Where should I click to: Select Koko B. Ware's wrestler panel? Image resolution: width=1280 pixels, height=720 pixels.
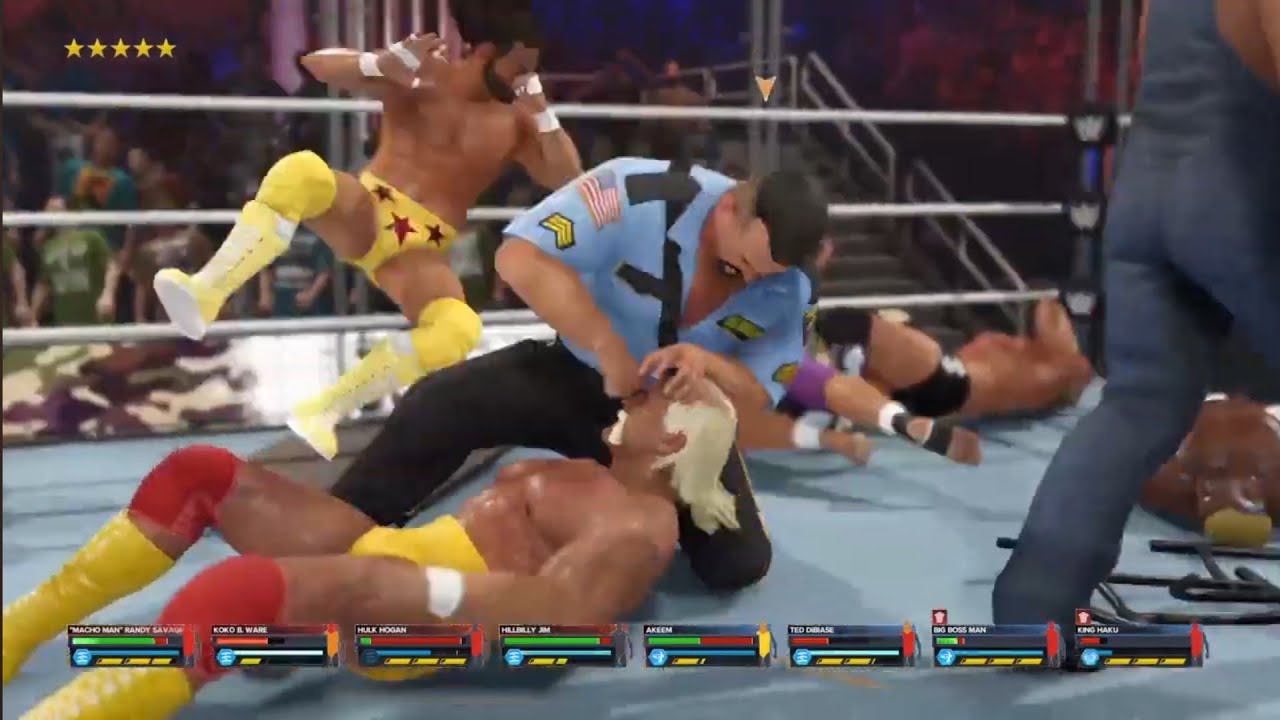[275, 646]
